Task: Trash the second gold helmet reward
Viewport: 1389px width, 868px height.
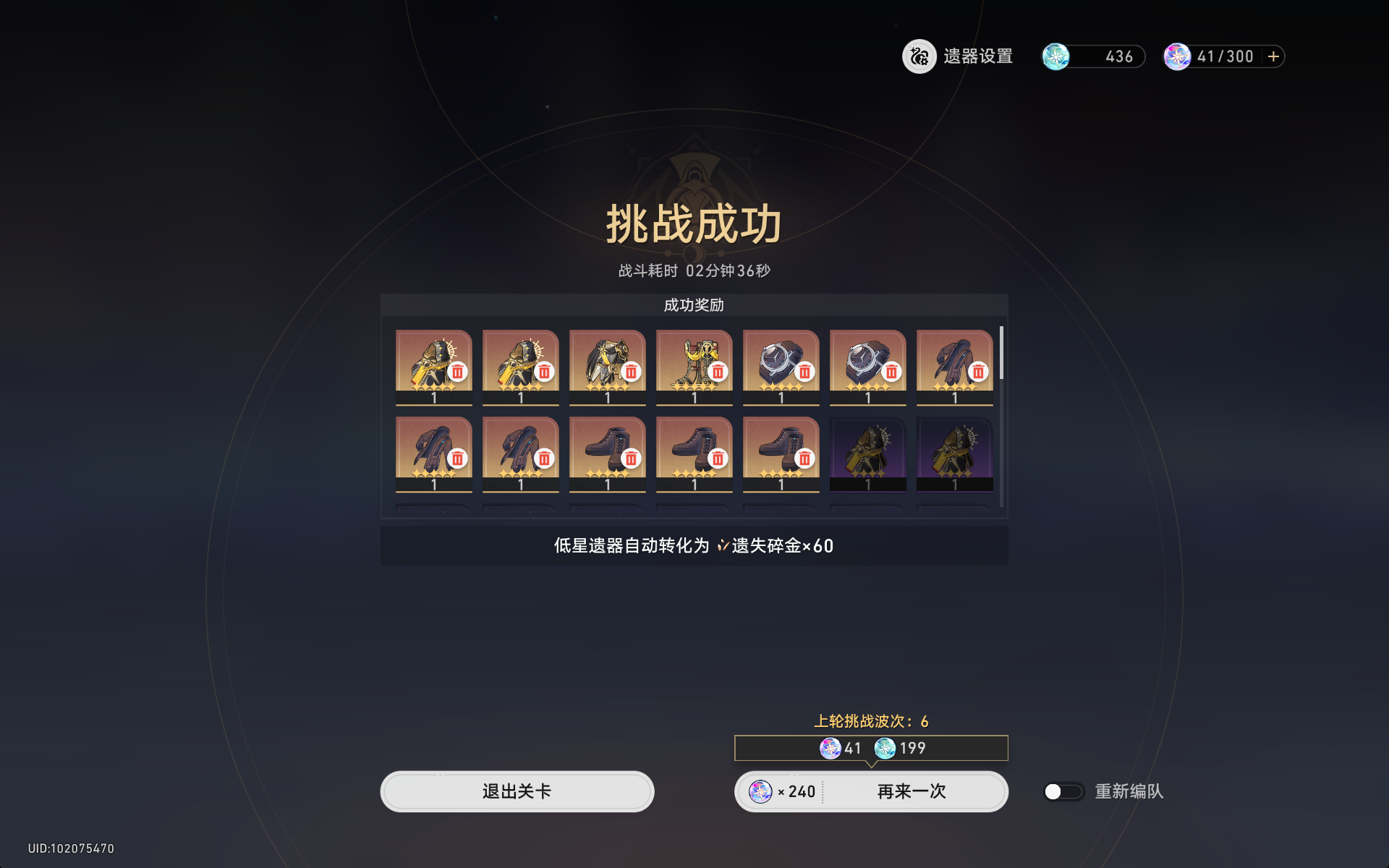Action: pyautogui.click(x=544, y=373)
